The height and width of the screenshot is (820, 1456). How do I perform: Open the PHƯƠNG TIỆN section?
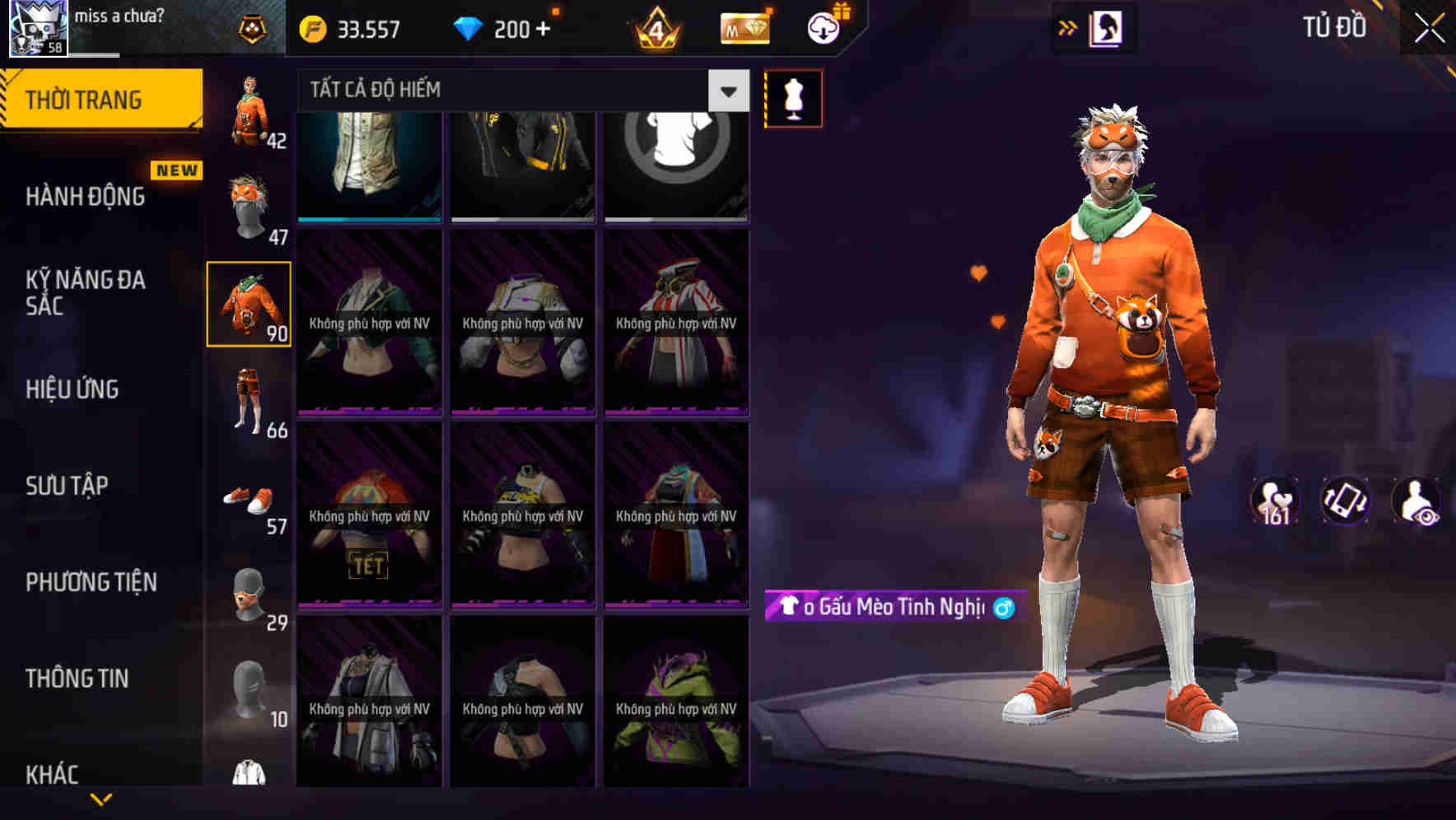pyautogui.click(x=91, y=581)
